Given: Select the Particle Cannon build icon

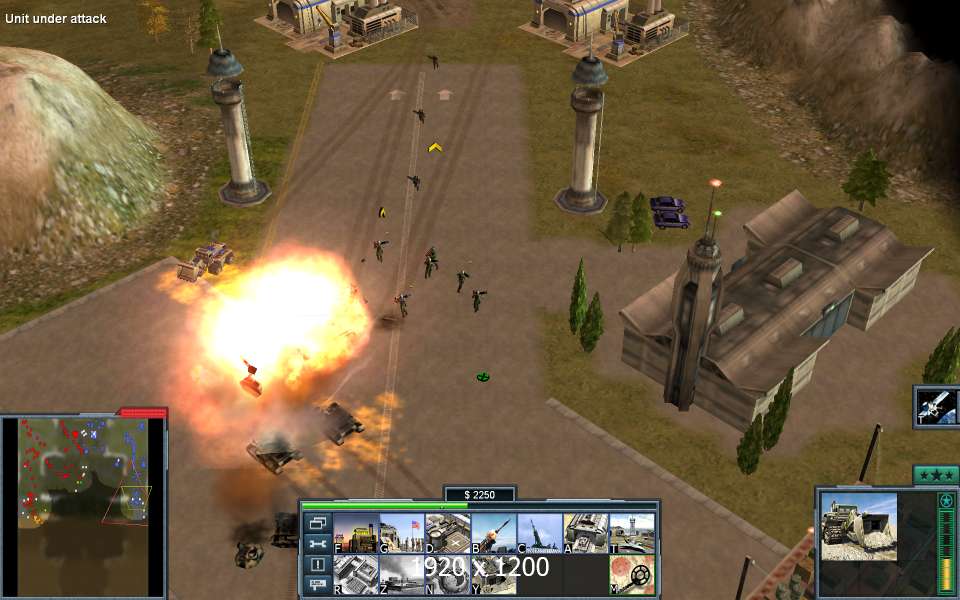Looking at the screenshot, I should pos(540,532).
